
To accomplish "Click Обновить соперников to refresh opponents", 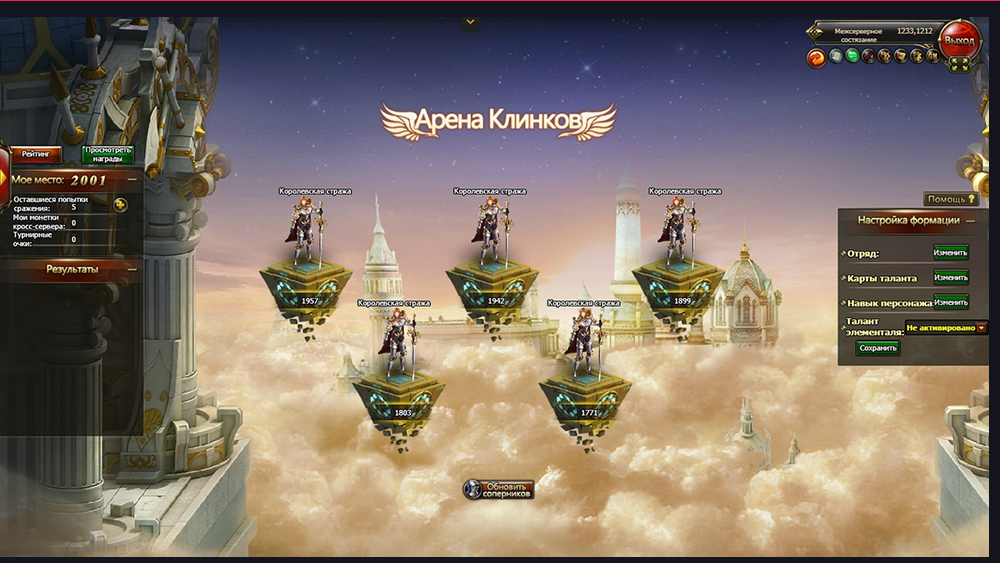I will click(x=499, y=489).
